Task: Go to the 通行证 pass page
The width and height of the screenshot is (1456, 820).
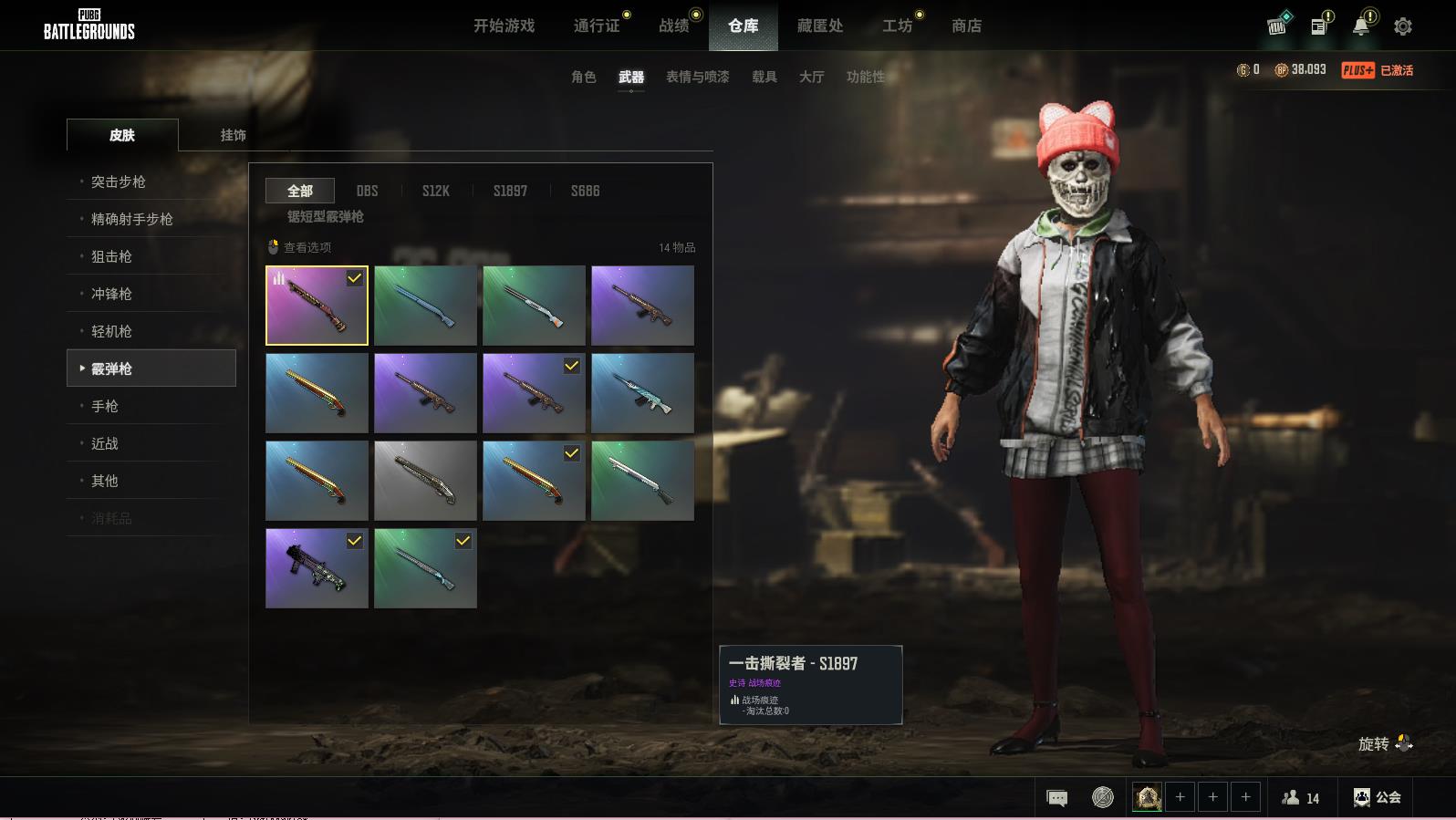Action: (597, 26)
